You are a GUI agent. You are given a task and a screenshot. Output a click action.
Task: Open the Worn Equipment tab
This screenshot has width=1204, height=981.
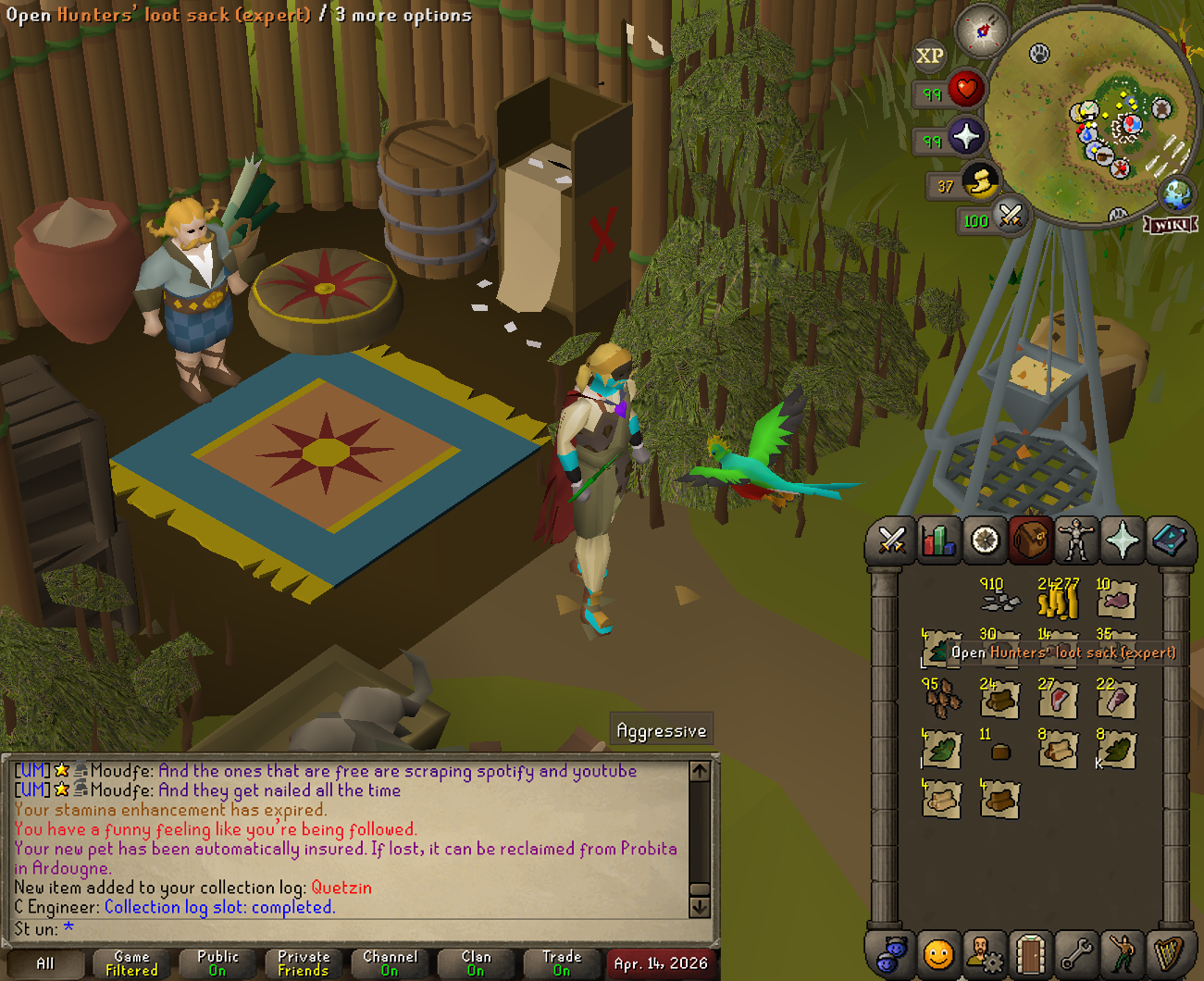tap(1075, 540)
